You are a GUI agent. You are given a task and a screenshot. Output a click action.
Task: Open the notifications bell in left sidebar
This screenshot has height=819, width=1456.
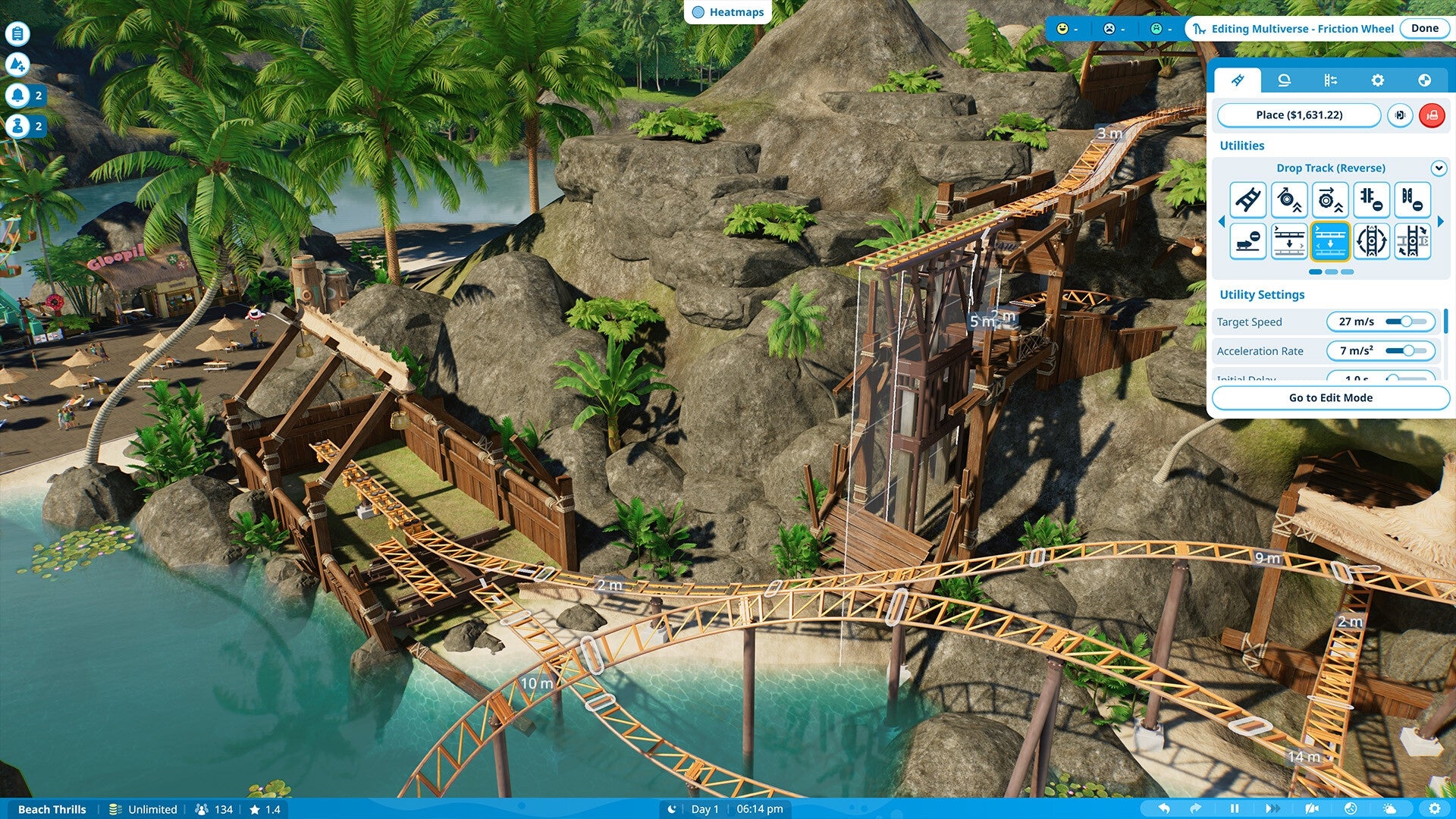[17, 96]
